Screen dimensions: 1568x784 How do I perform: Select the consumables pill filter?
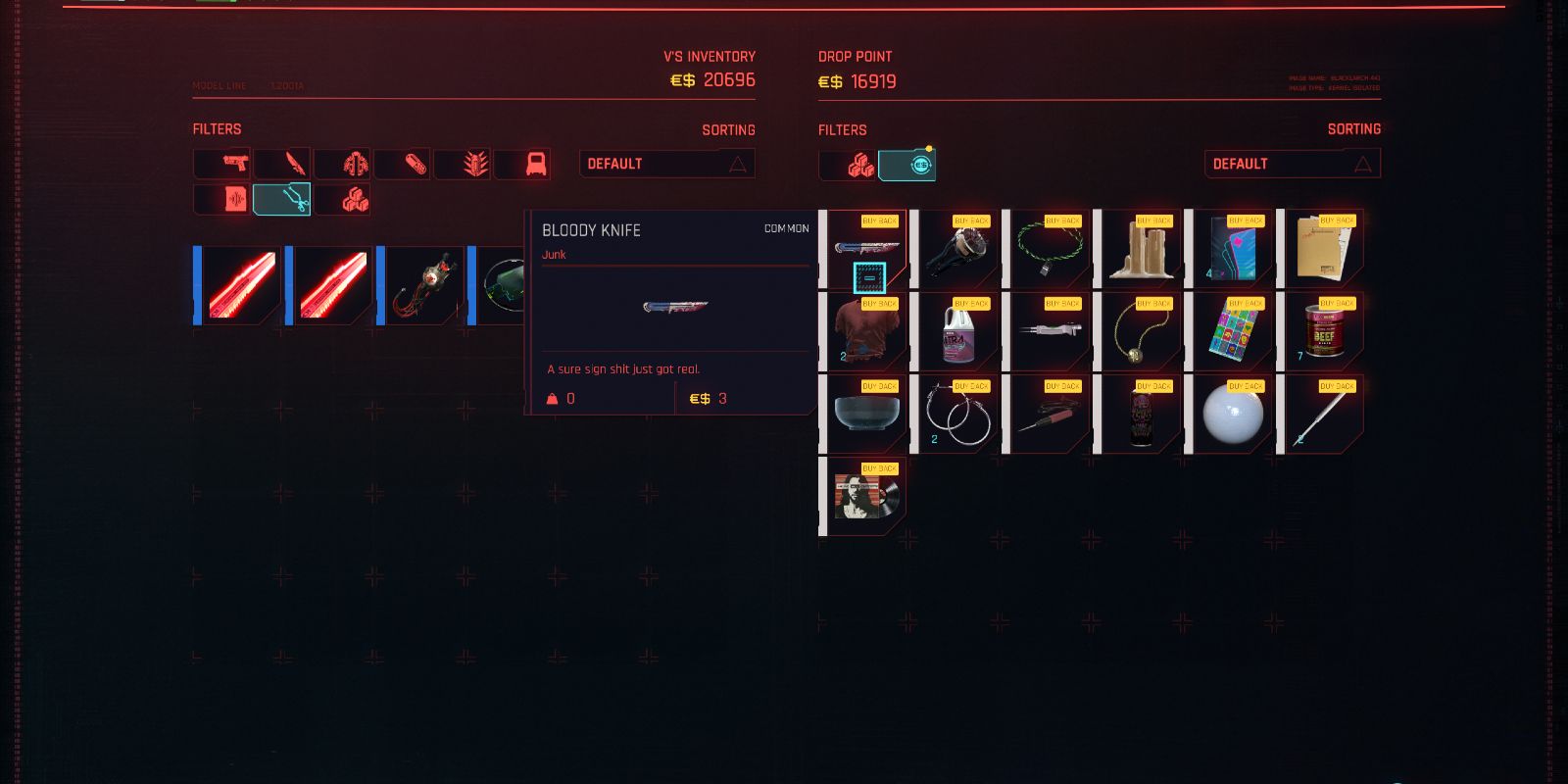point(402,164)
